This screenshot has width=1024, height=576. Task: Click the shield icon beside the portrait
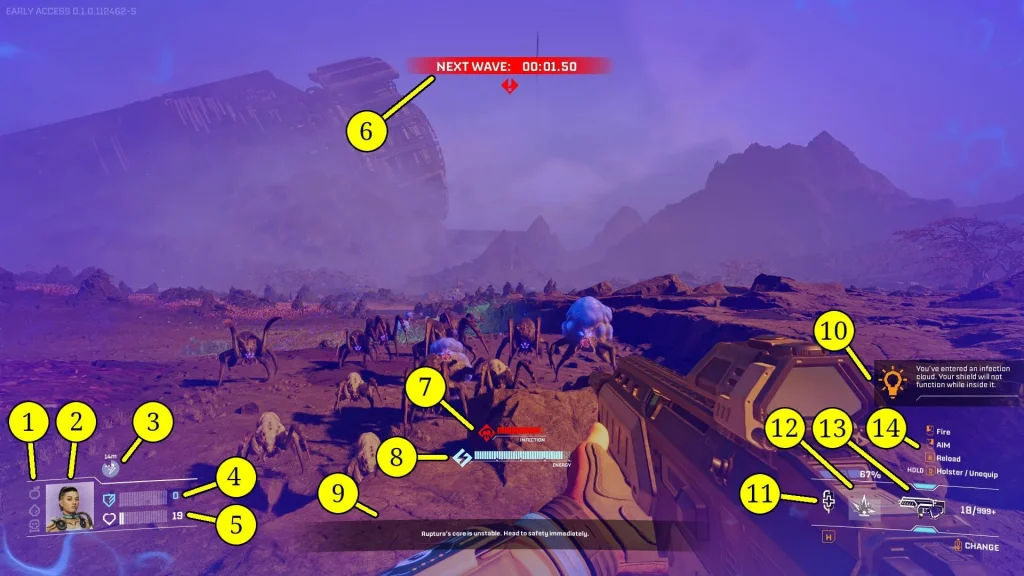110,497
